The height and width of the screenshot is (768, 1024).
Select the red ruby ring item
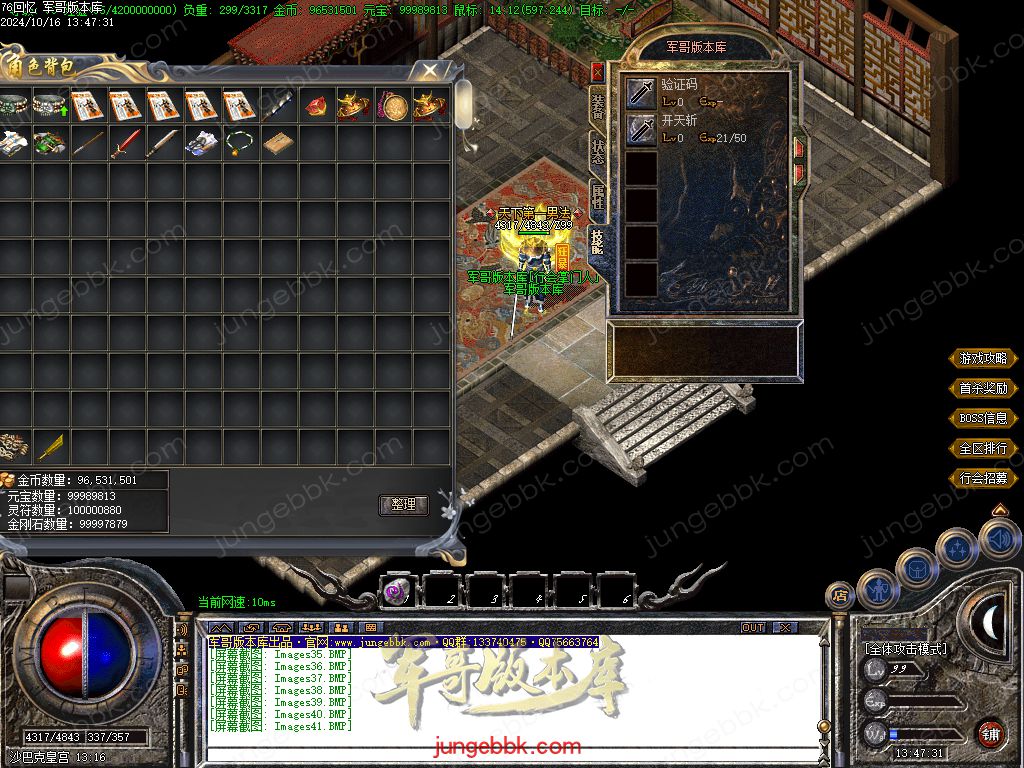(x=315, y=105)
